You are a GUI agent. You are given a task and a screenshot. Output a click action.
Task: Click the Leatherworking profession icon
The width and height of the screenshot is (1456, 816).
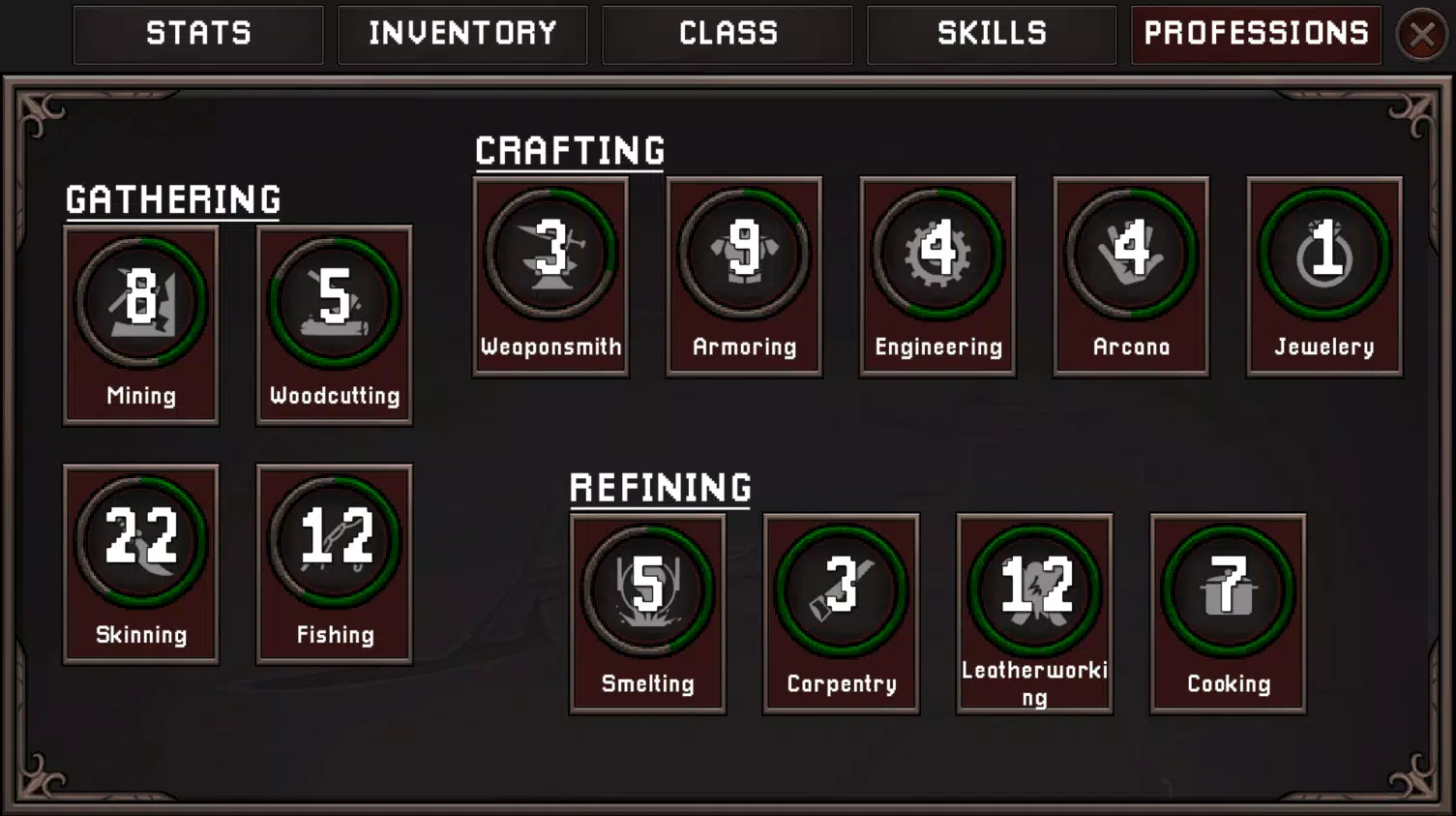pos(1034,589)
